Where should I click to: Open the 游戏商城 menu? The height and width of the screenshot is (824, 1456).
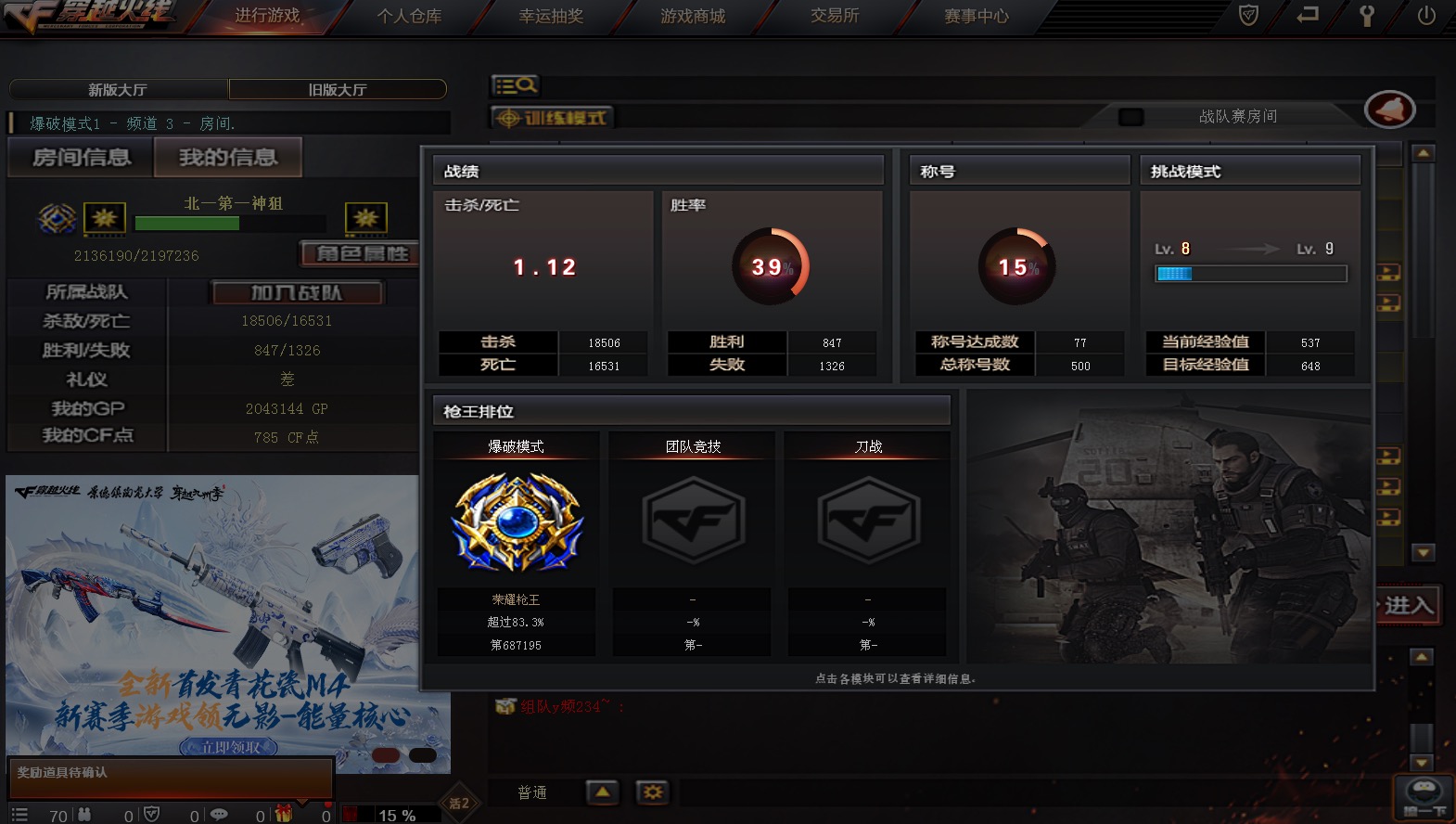692,16
